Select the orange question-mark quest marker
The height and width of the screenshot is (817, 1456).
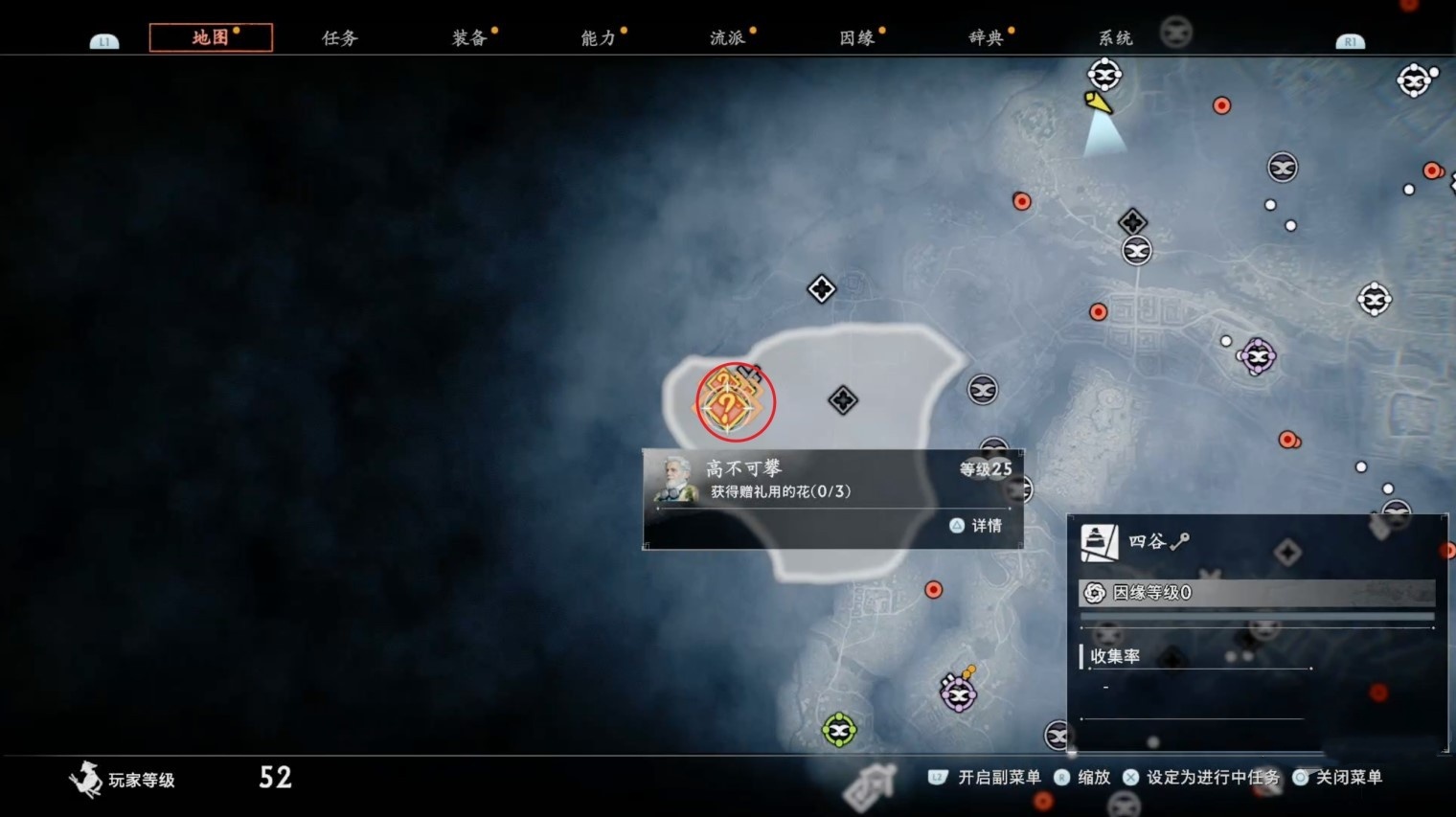click(729, 404)
